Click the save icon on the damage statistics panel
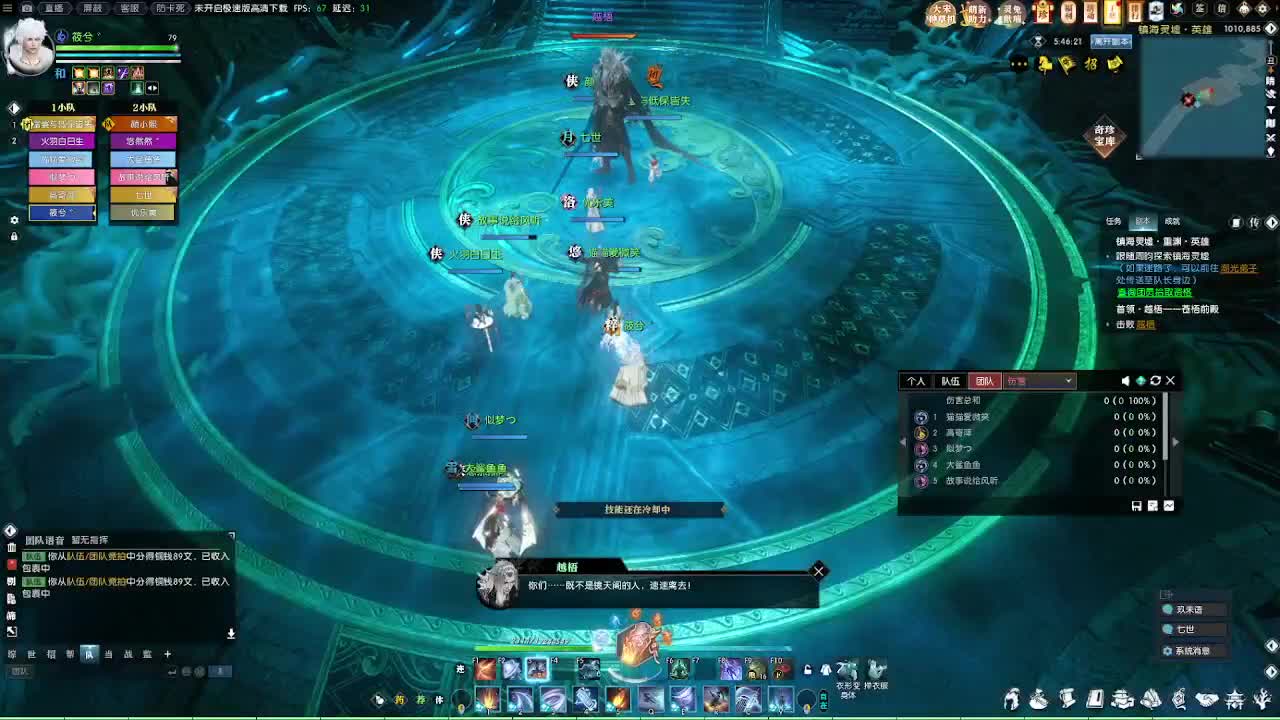The height and width of the screenshot is (720, 1280). (x=1136, y=505)
